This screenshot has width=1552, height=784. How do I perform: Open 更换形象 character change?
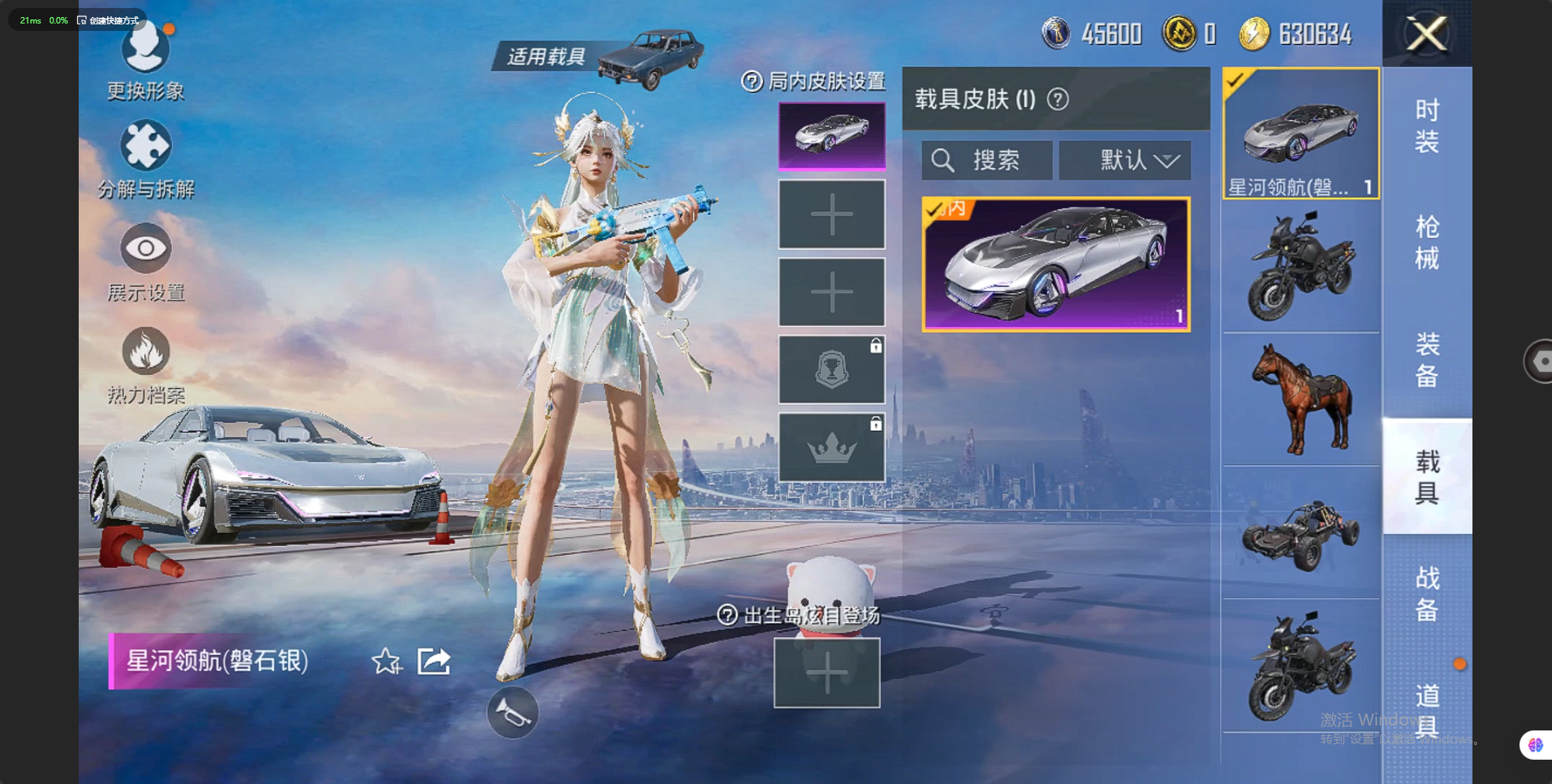tap(145, 50)
